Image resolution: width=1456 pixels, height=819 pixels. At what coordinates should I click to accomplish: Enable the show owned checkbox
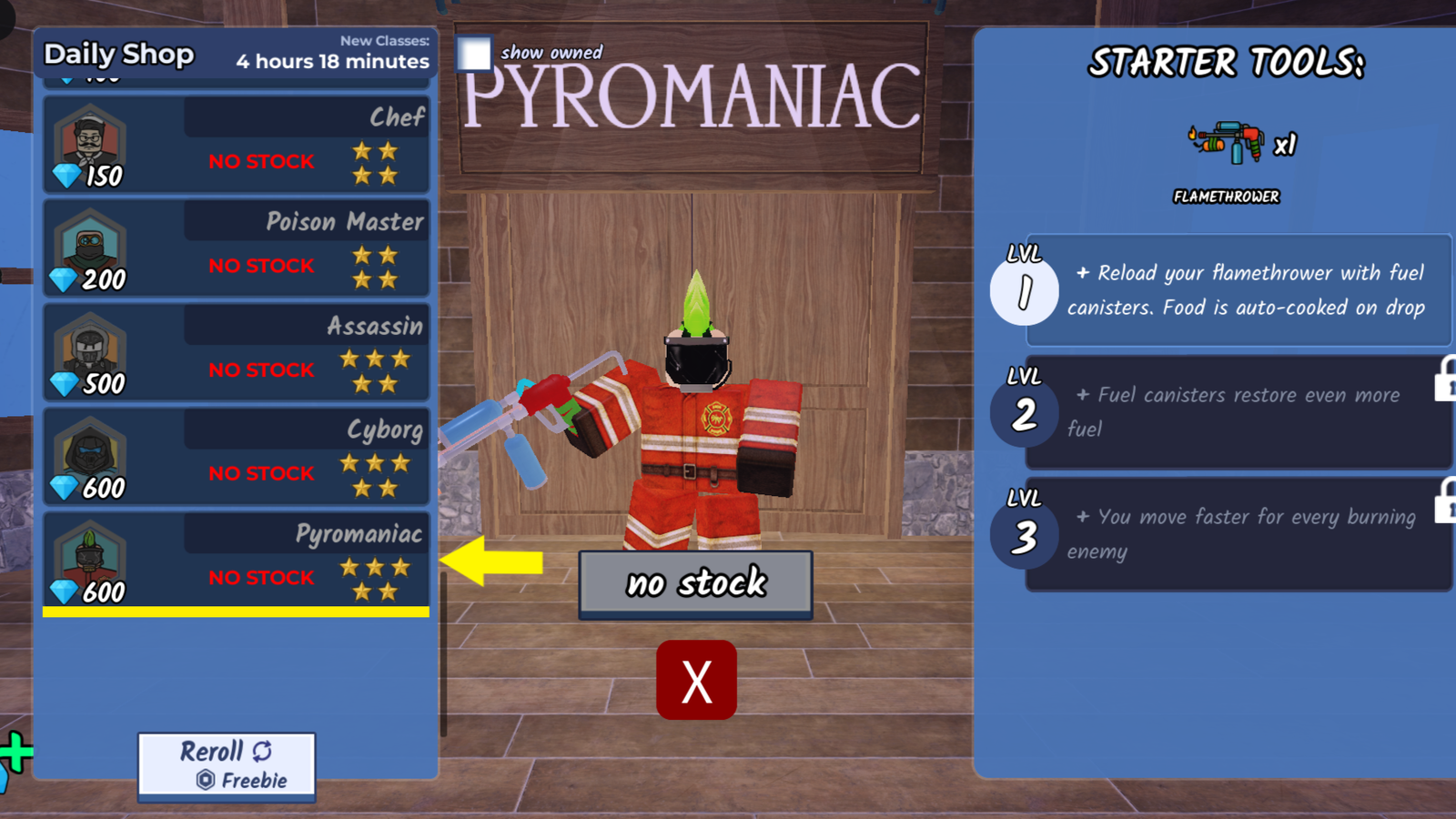coord(473,55)
